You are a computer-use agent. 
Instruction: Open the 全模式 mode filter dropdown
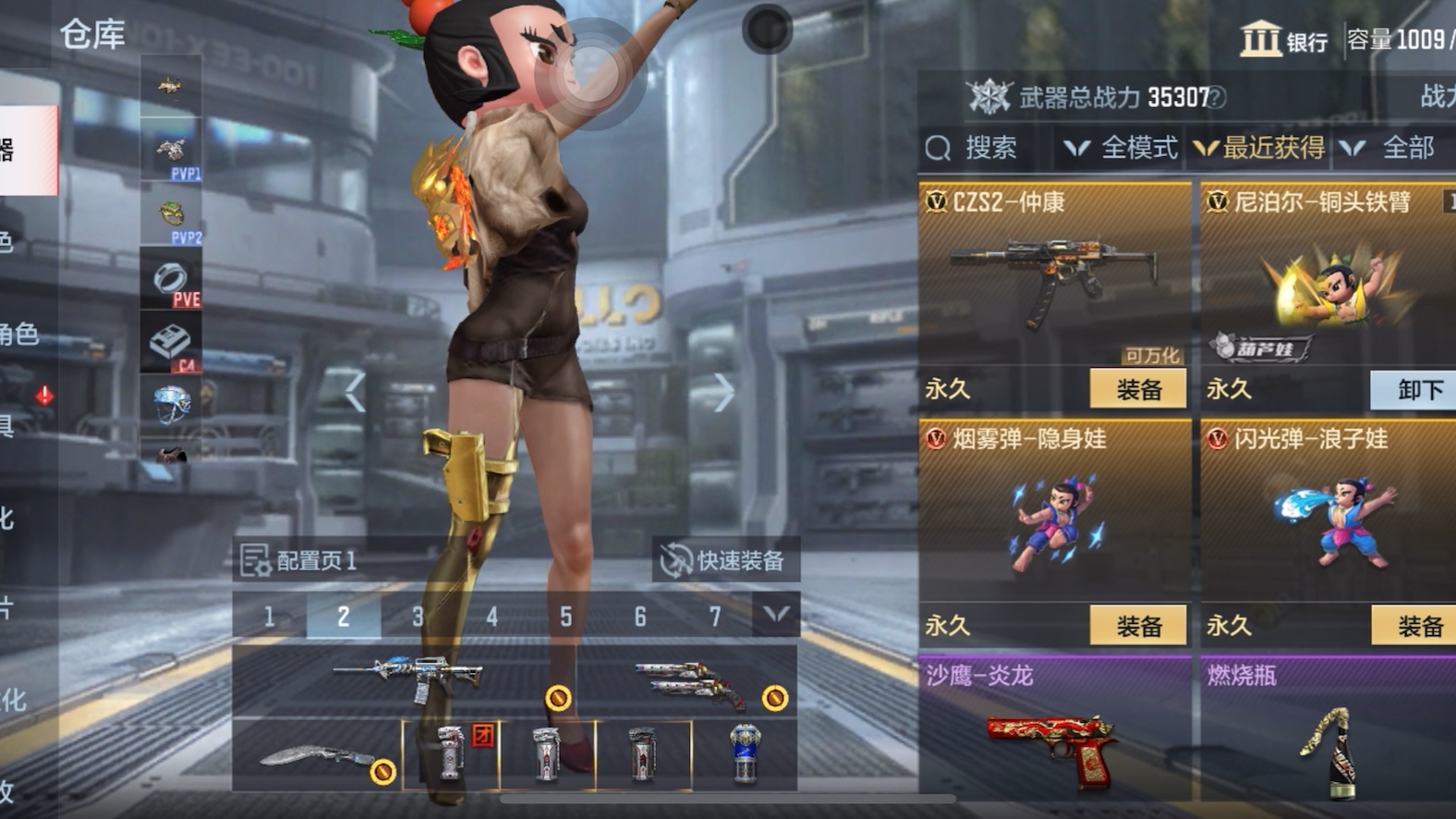[x=1122, y=148]
